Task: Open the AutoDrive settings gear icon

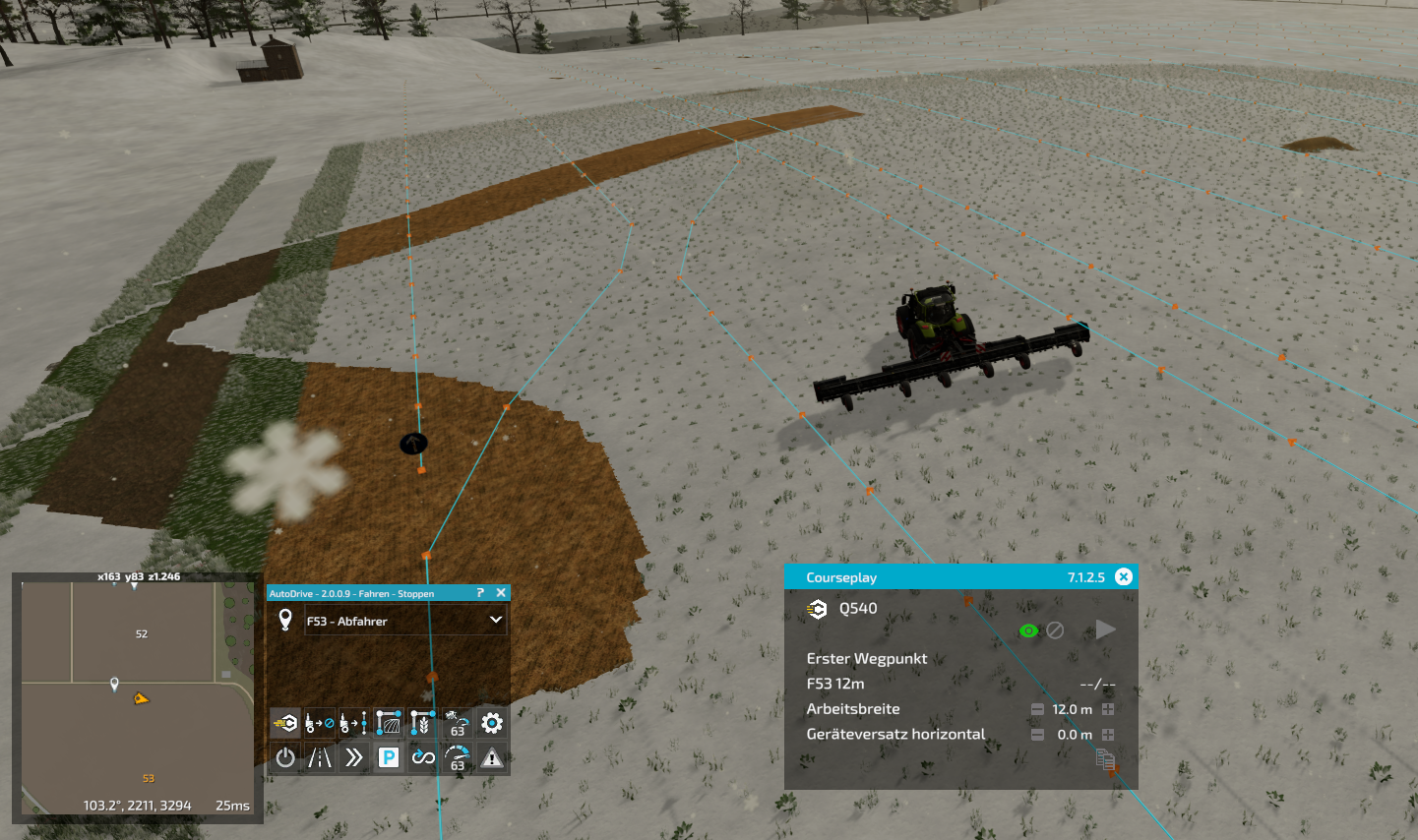Action: tap(490, 723)
